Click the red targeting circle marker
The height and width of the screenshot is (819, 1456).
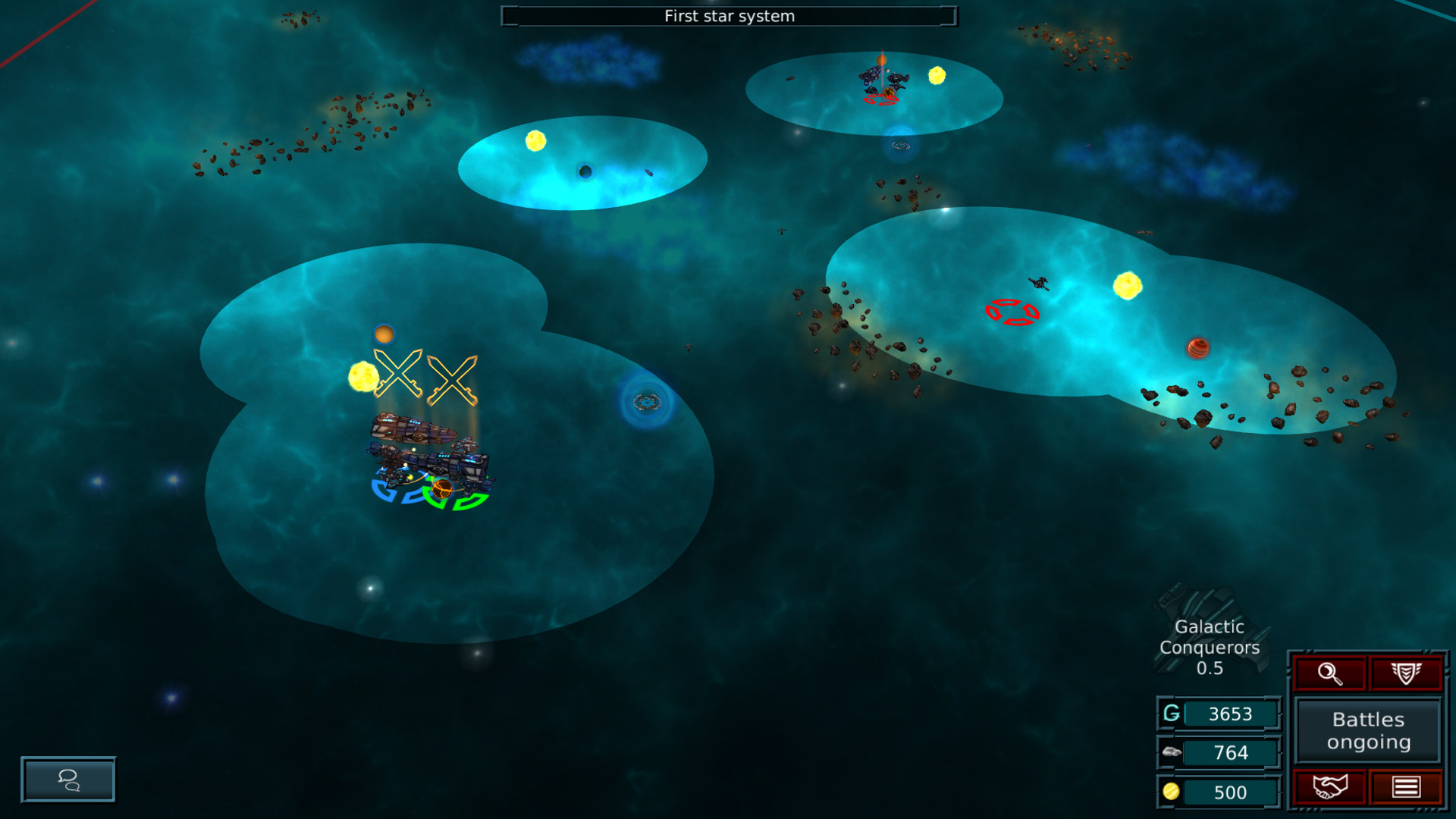click(1011, 310)
